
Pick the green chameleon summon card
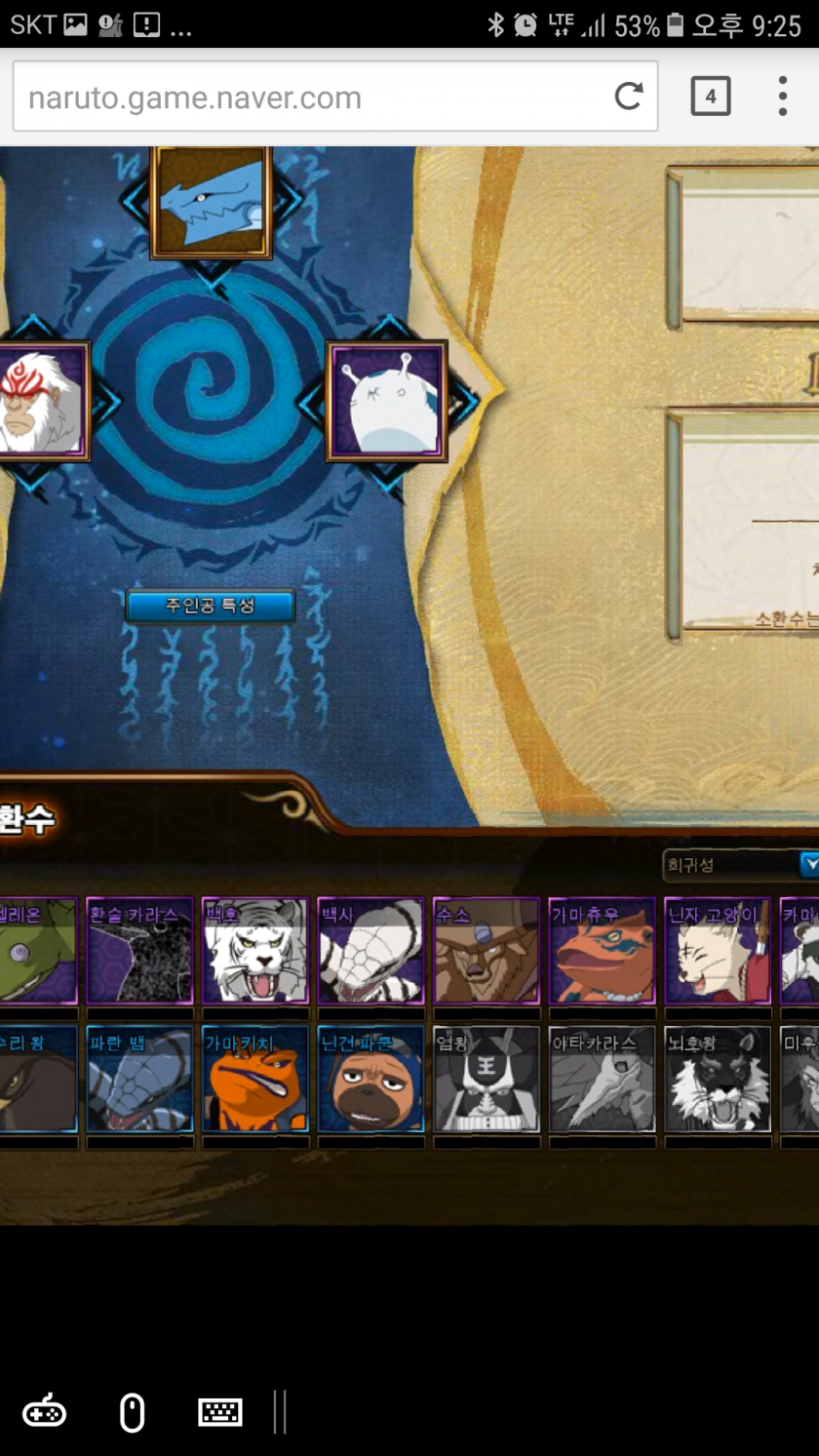click(37, 952)
